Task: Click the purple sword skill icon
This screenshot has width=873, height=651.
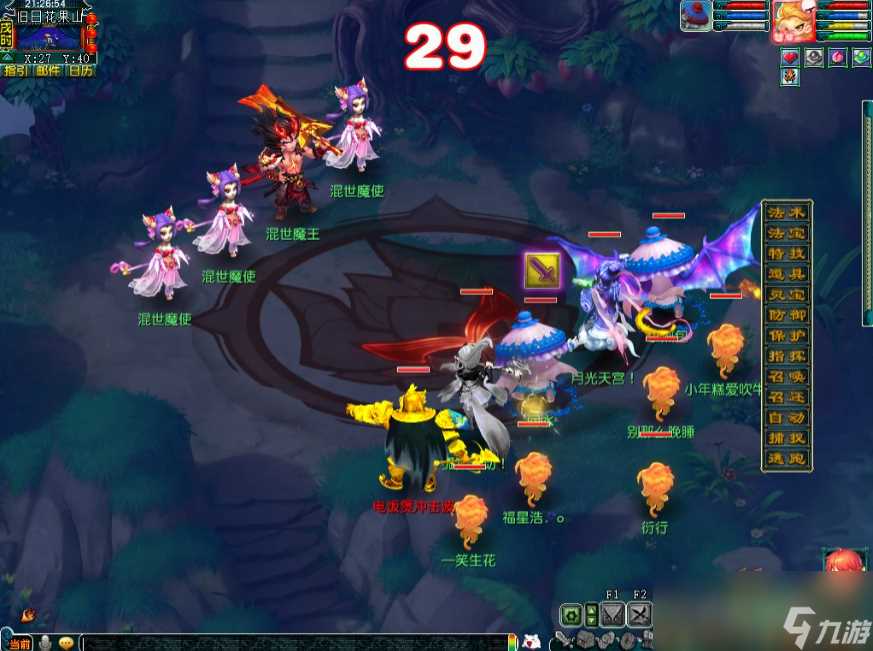Action: coord(541,271)
